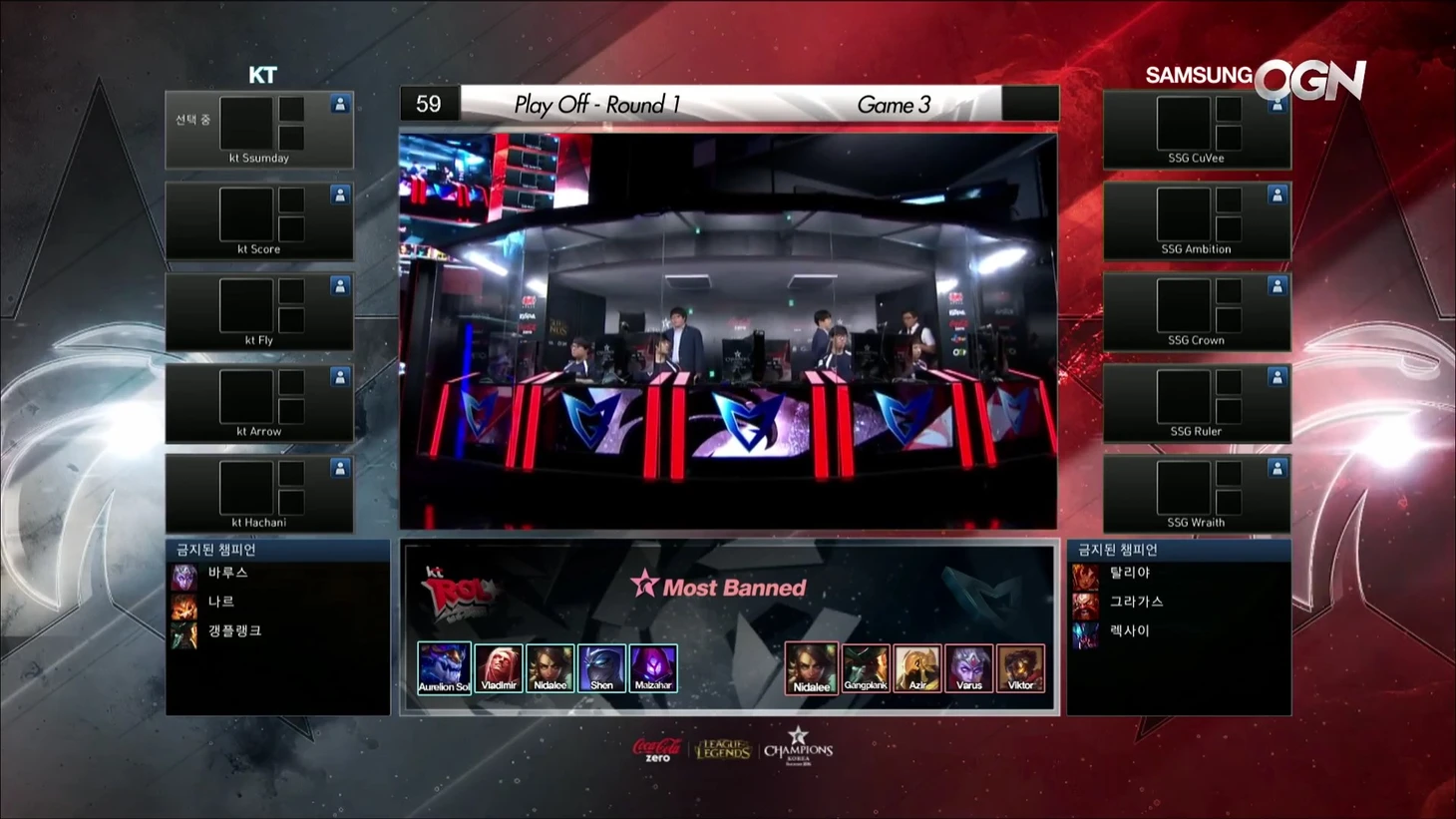Select the Gangplank banned champion icon
Viewport: 1456px width, 819px height.
[x=866, y=666]
